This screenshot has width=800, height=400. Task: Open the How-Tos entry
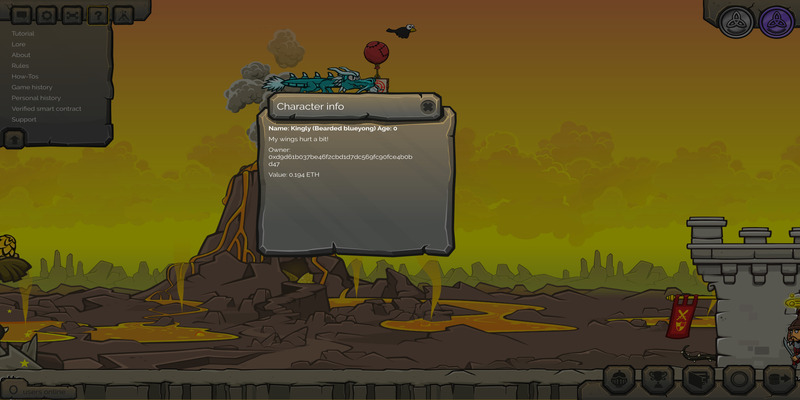[25, 76]
